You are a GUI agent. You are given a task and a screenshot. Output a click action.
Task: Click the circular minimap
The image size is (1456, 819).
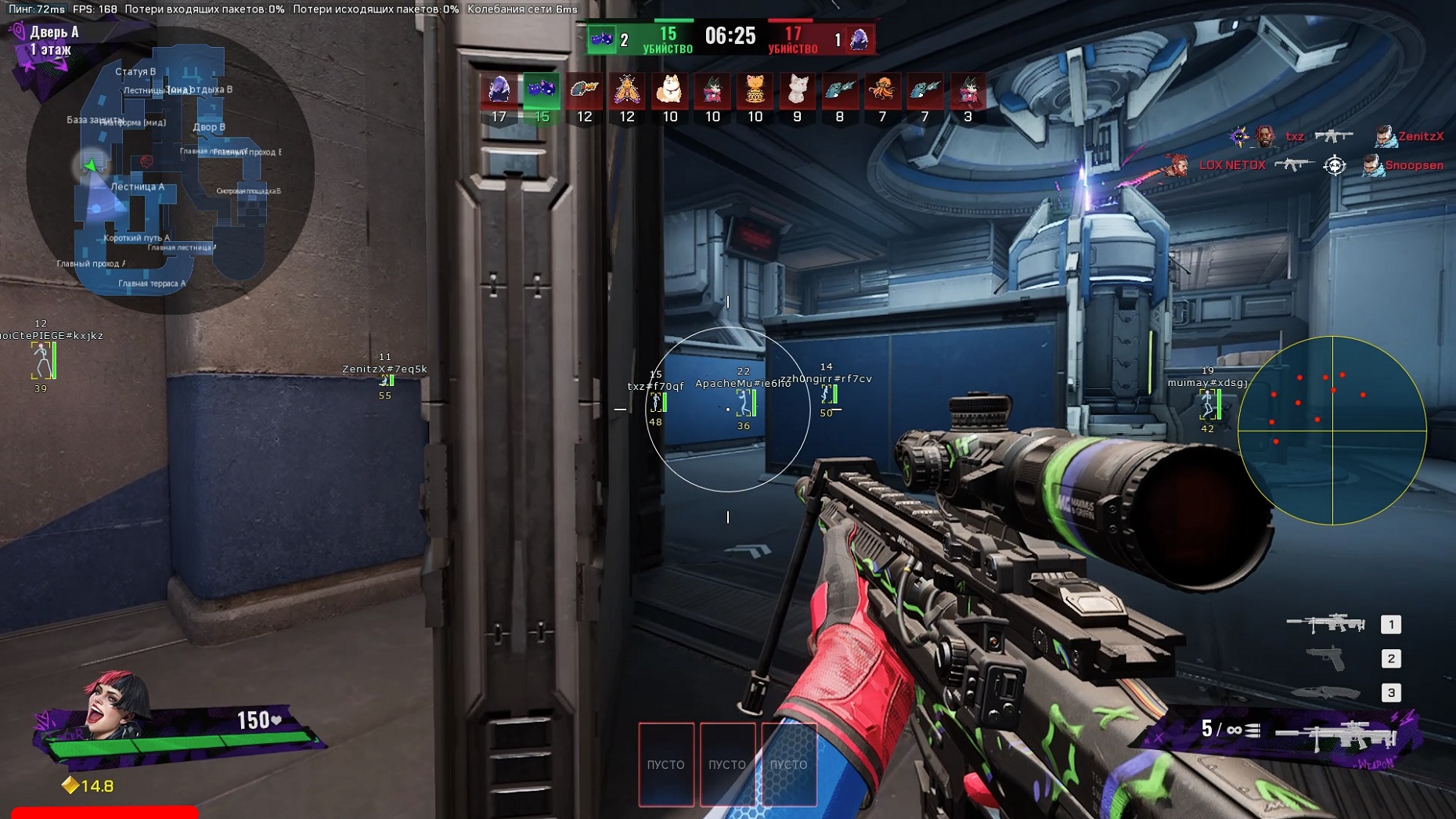click(171, 171)
